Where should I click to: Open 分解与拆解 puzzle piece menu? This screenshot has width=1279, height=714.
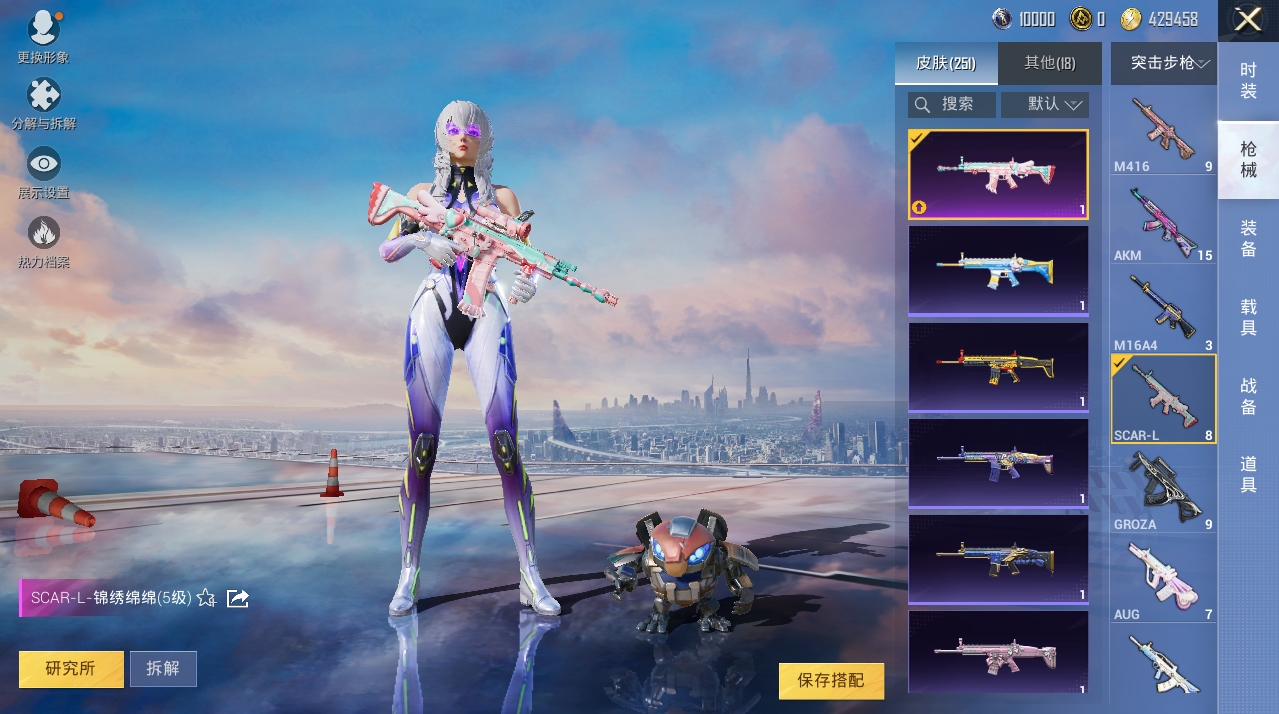(x=43, y=98)
